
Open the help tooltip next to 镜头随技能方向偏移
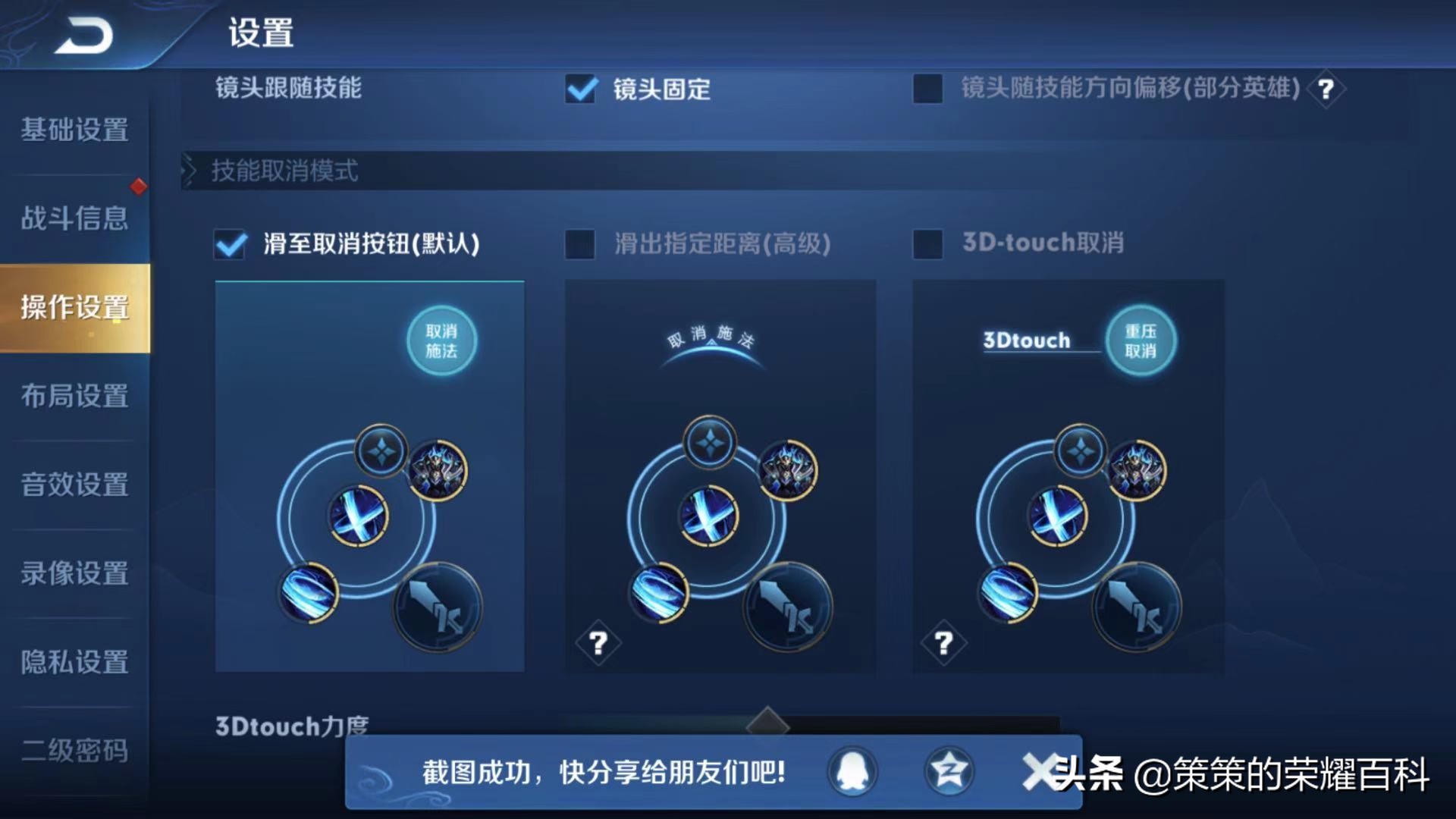(1326, 89)
